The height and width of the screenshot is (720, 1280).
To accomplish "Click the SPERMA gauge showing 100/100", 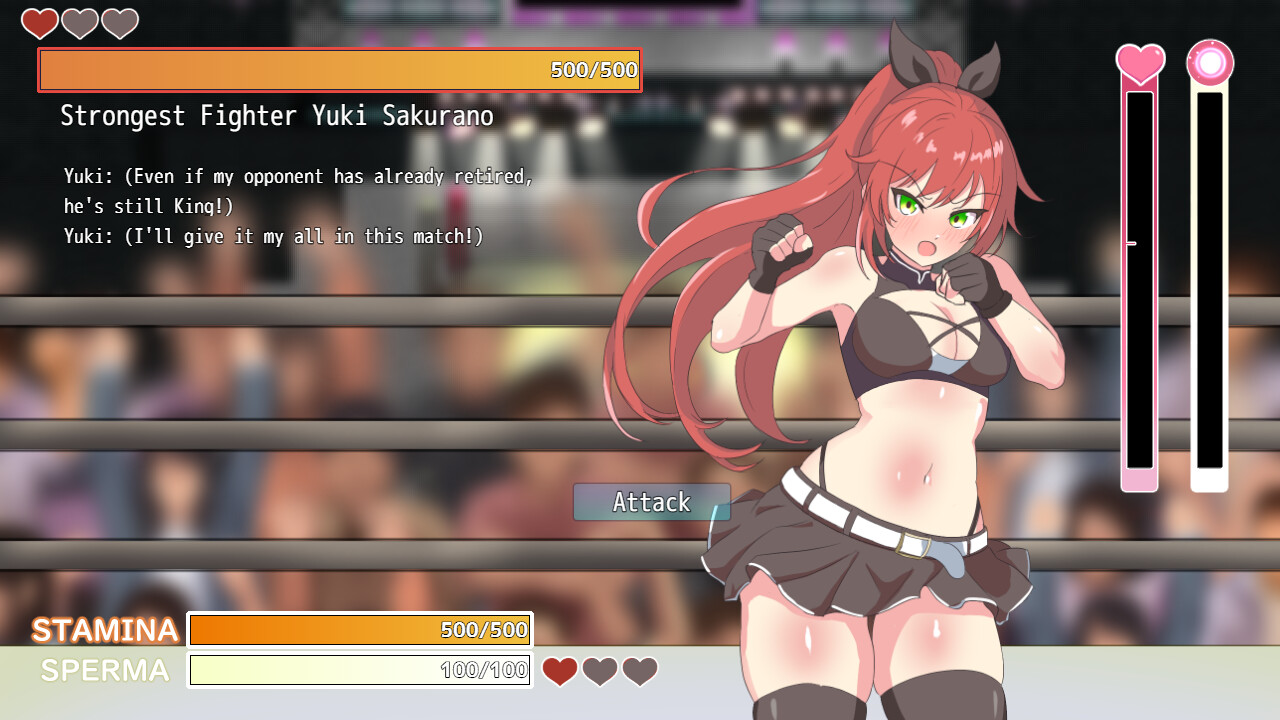I will [360, 670].
